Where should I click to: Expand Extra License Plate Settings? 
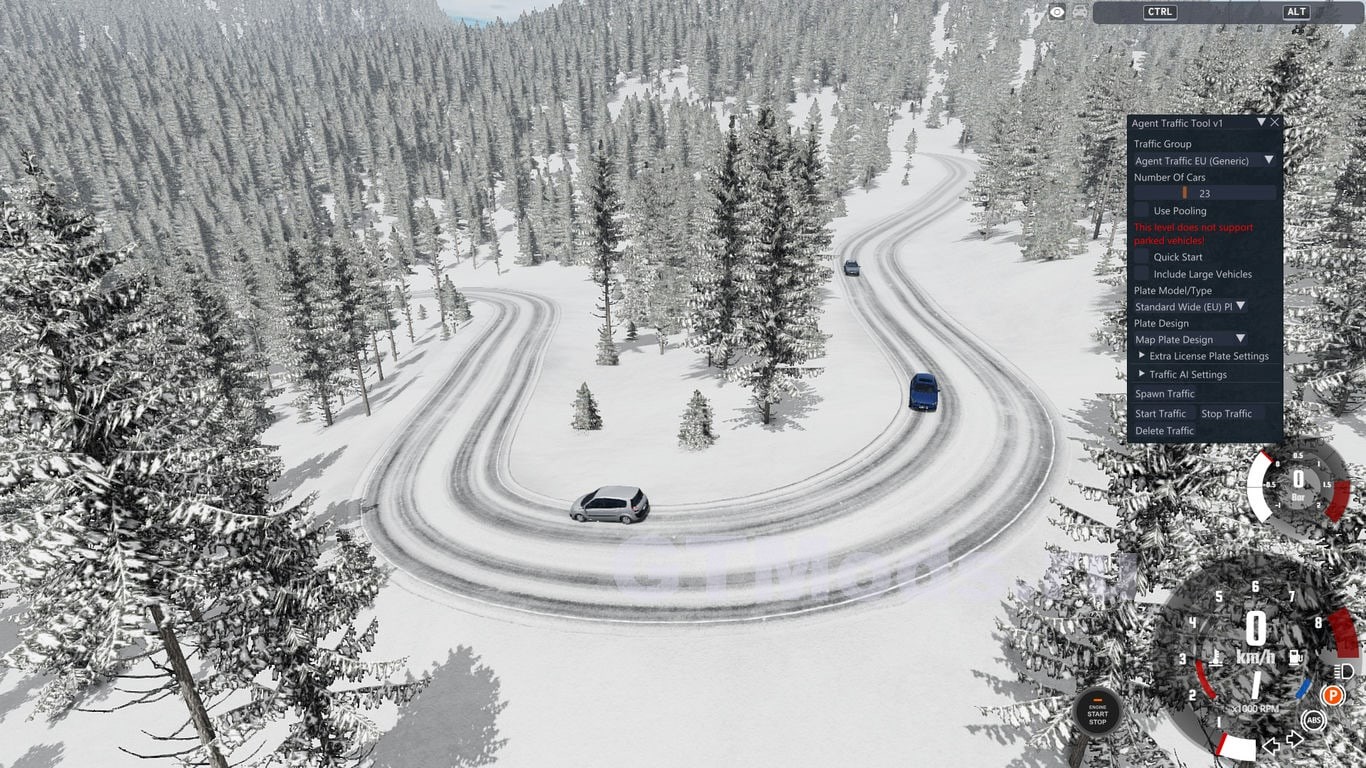click(x=1142, y=356)
